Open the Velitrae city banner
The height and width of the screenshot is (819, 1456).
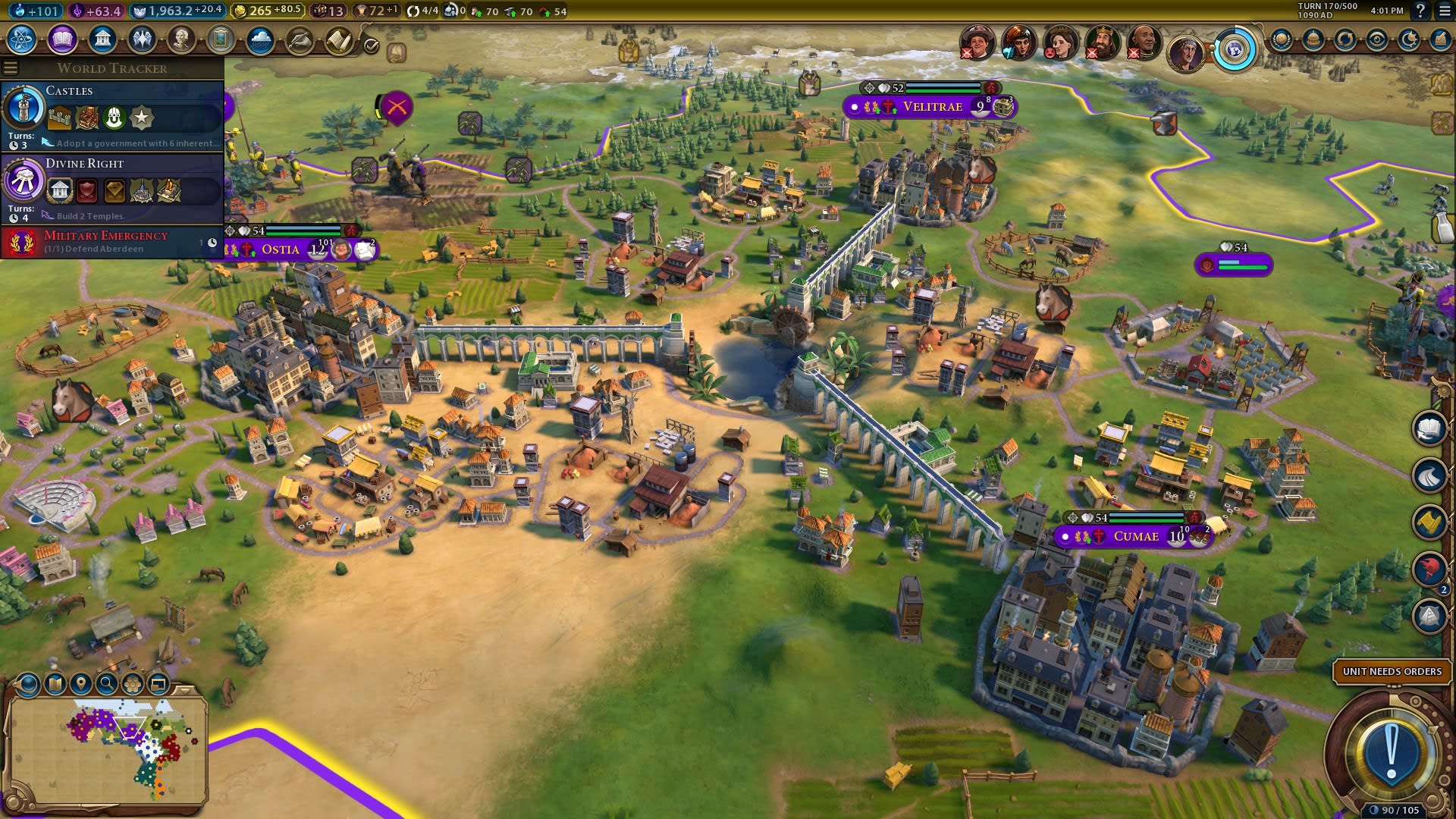coord(932,107)
